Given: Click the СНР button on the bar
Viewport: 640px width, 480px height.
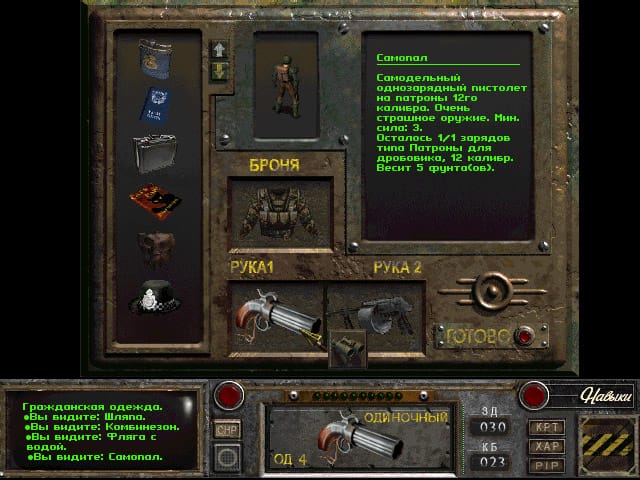Looking at the screenshot, I should pyautogui.click(x=228, y=430).
